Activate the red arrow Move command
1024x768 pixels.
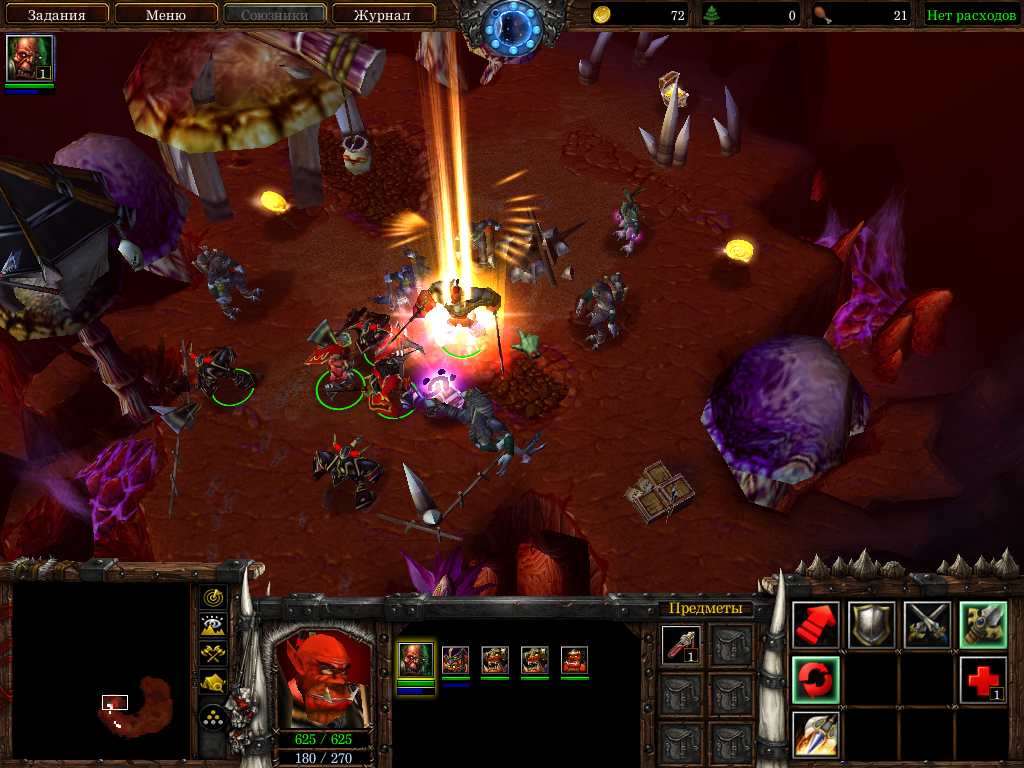click(815, 624)
